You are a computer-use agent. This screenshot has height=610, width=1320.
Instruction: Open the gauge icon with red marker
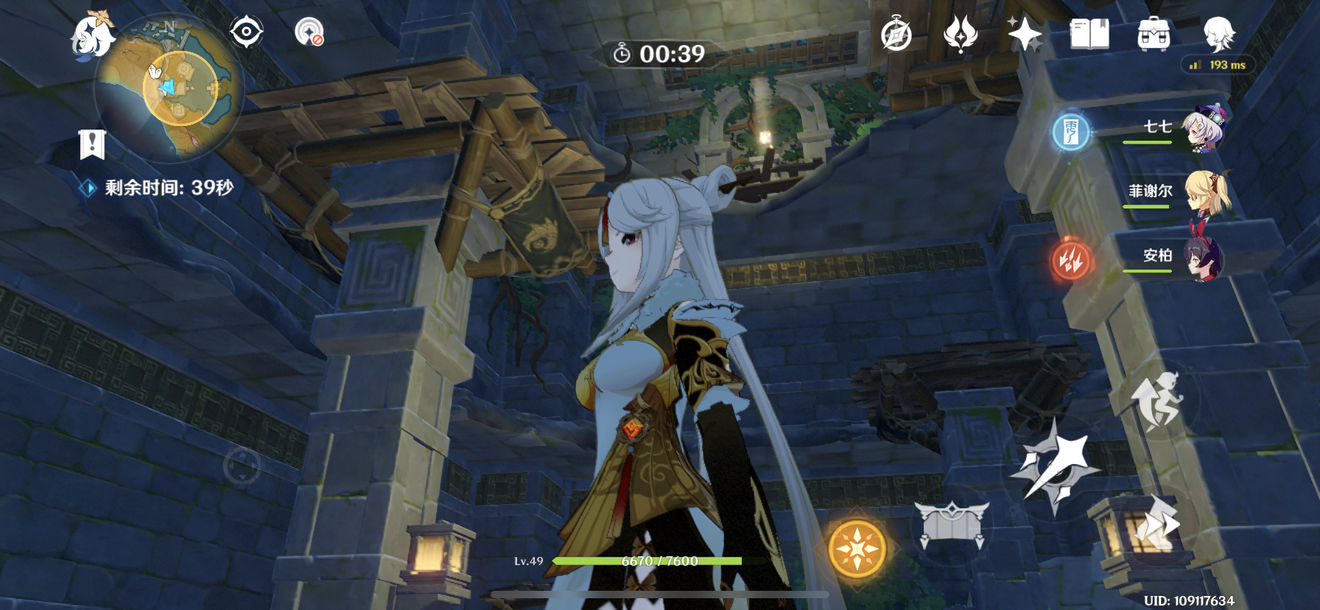click(x=309, y=32)
